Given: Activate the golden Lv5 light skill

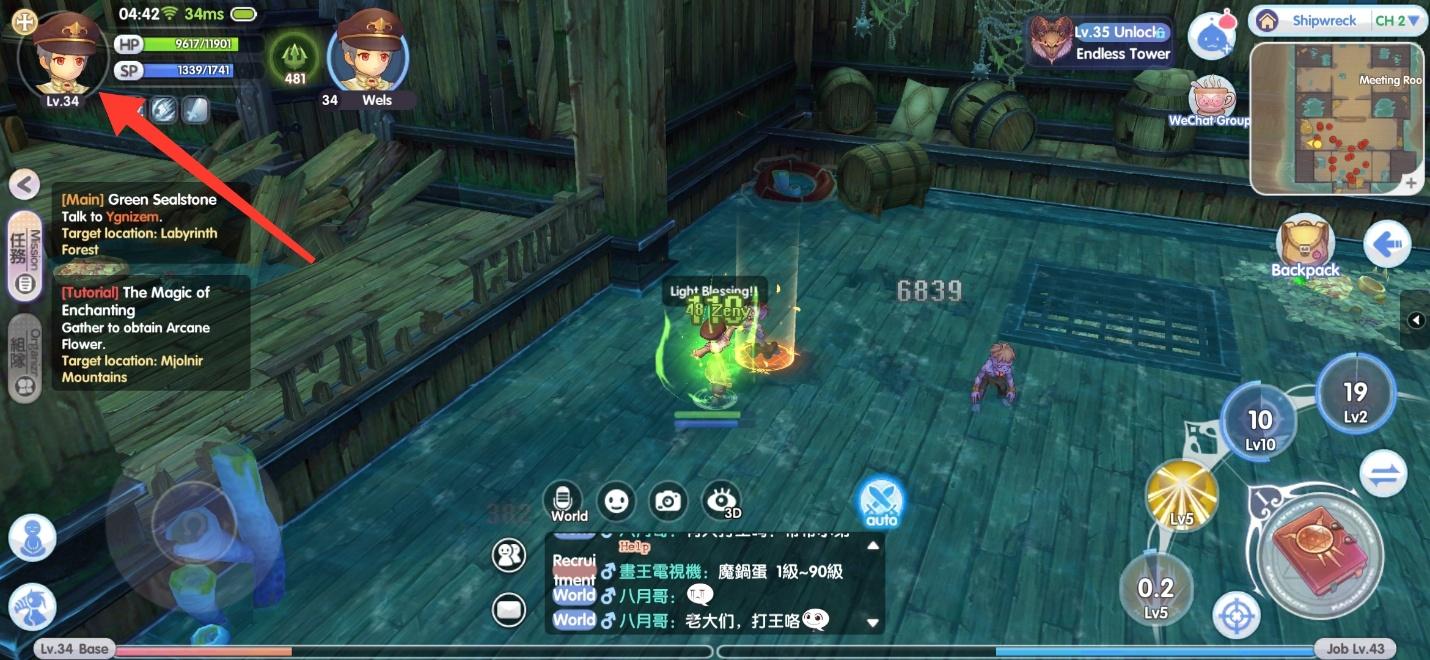Looking at the screenshot, I should click(1182, 494).
